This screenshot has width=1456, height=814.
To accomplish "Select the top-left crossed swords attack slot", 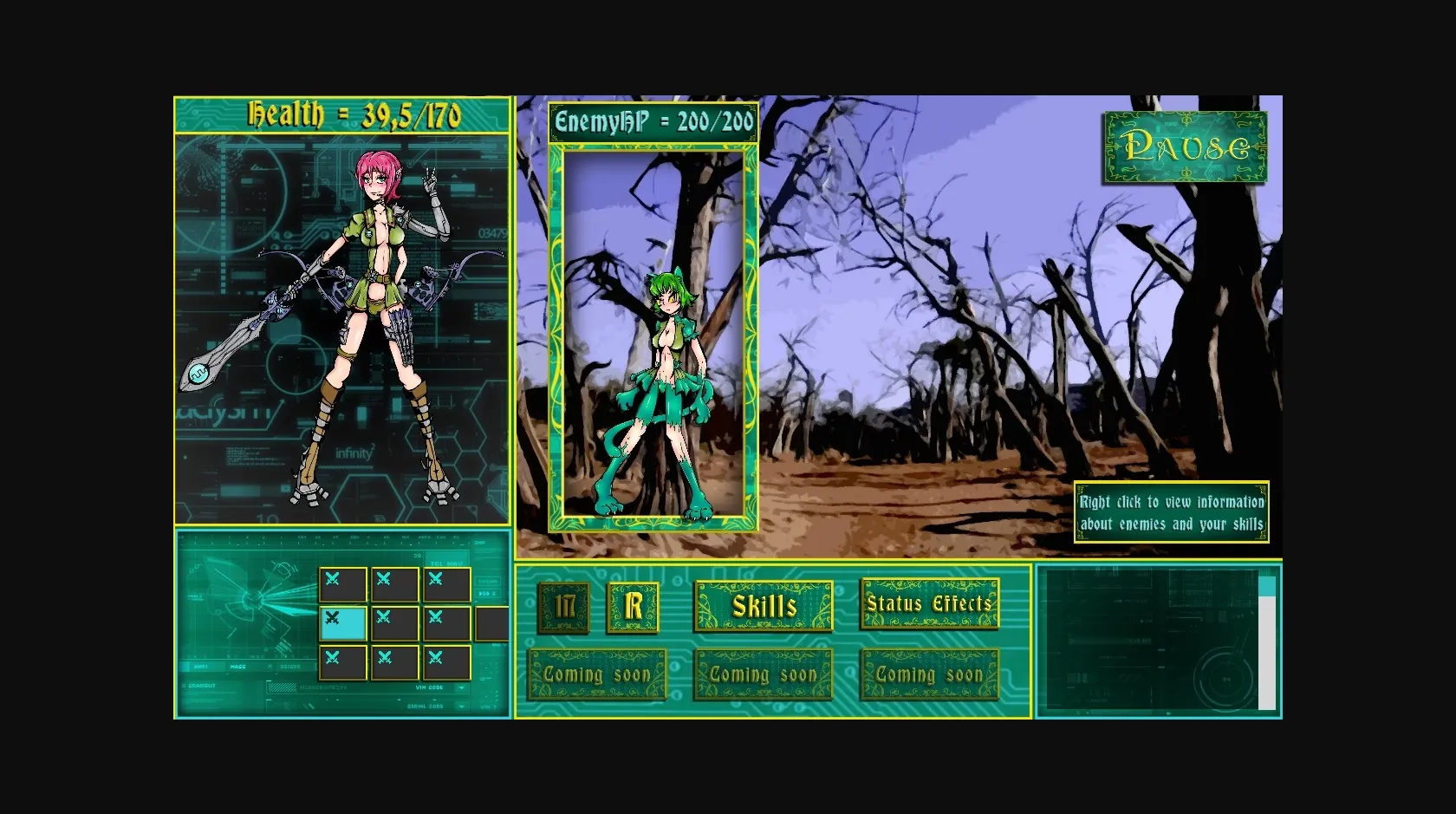I will 343,583.
